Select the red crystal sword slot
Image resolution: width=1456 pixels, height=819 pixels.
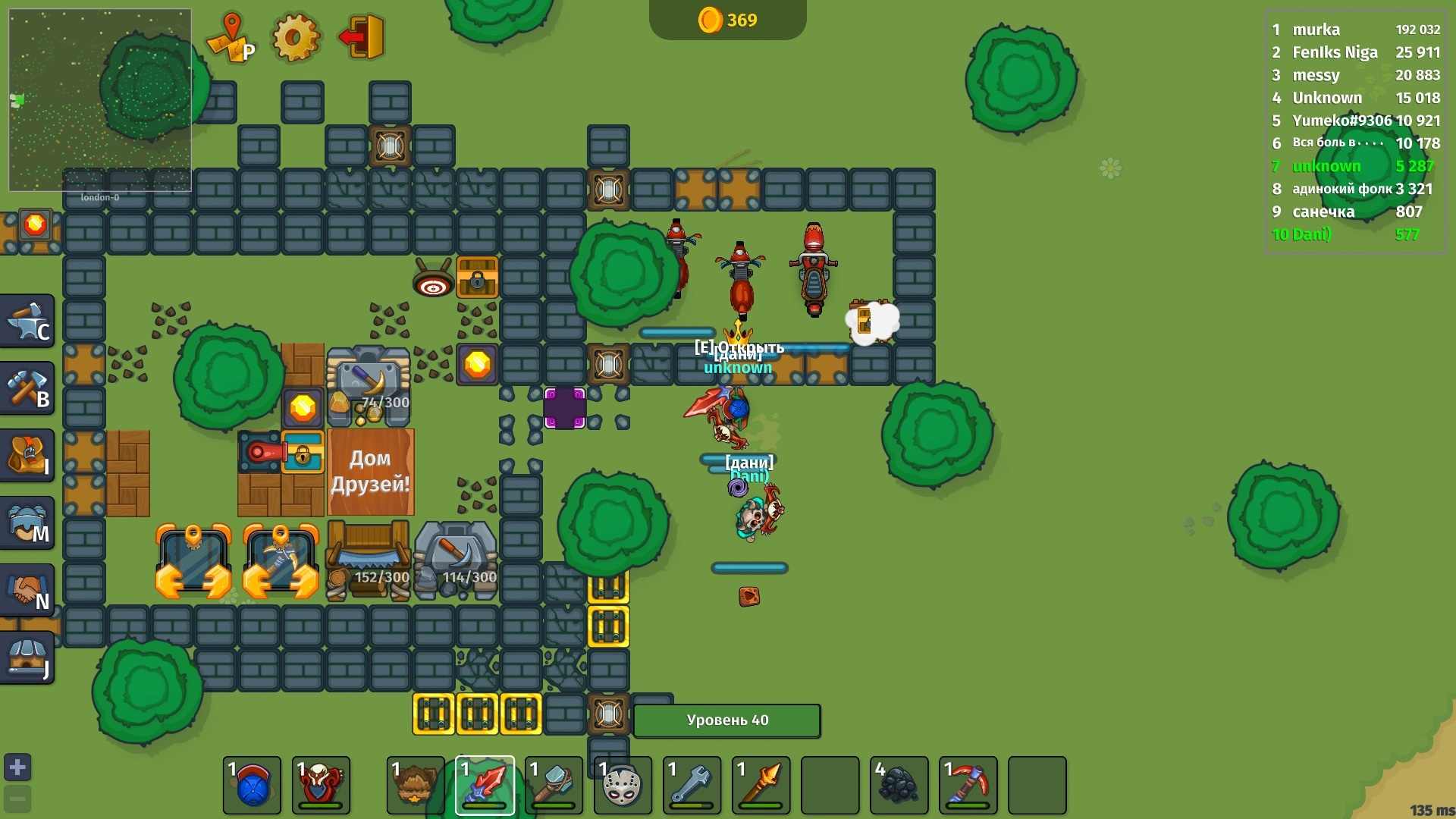[x=485, y=786]
